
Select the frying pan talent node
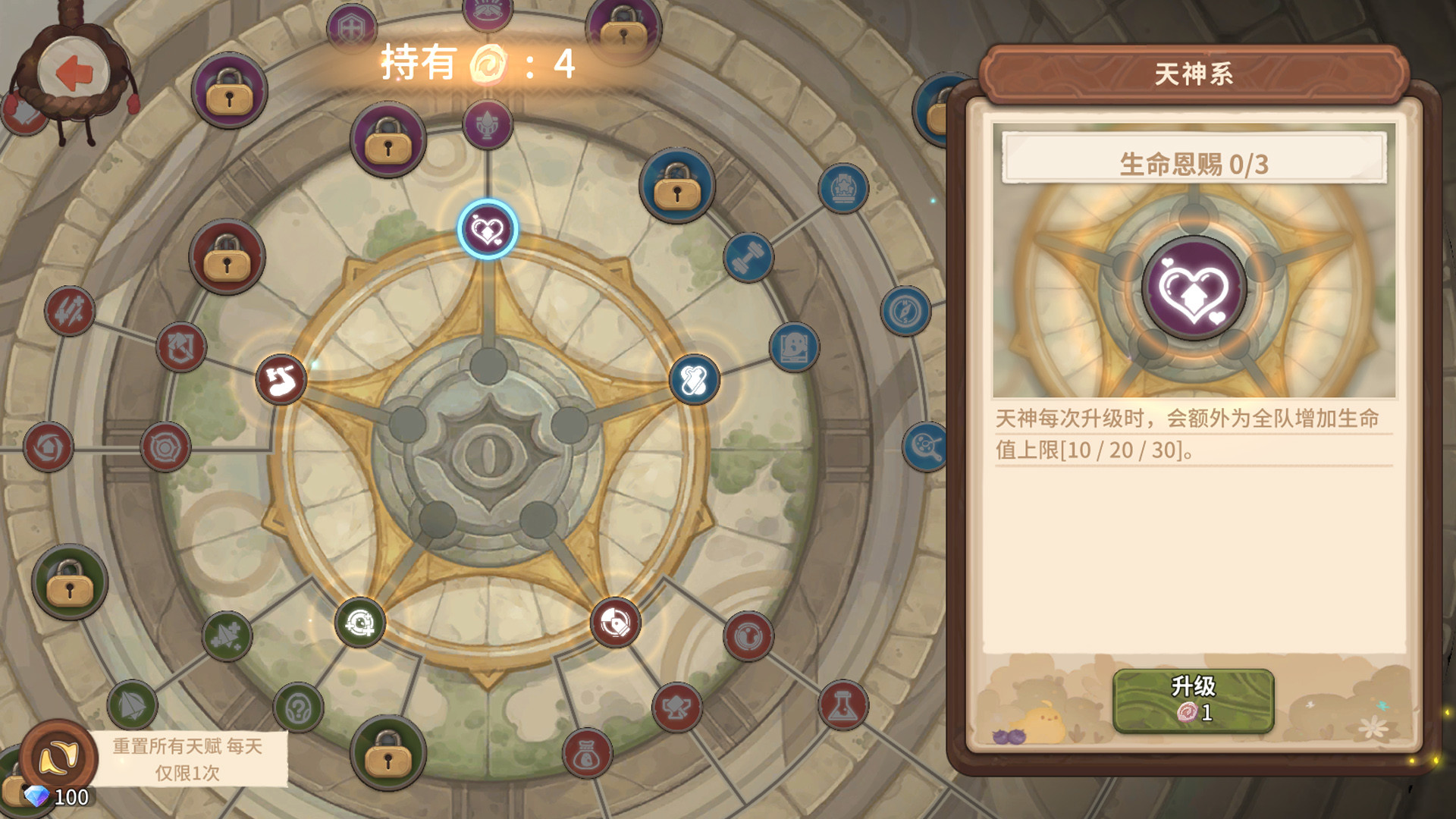tap(924, 444)
